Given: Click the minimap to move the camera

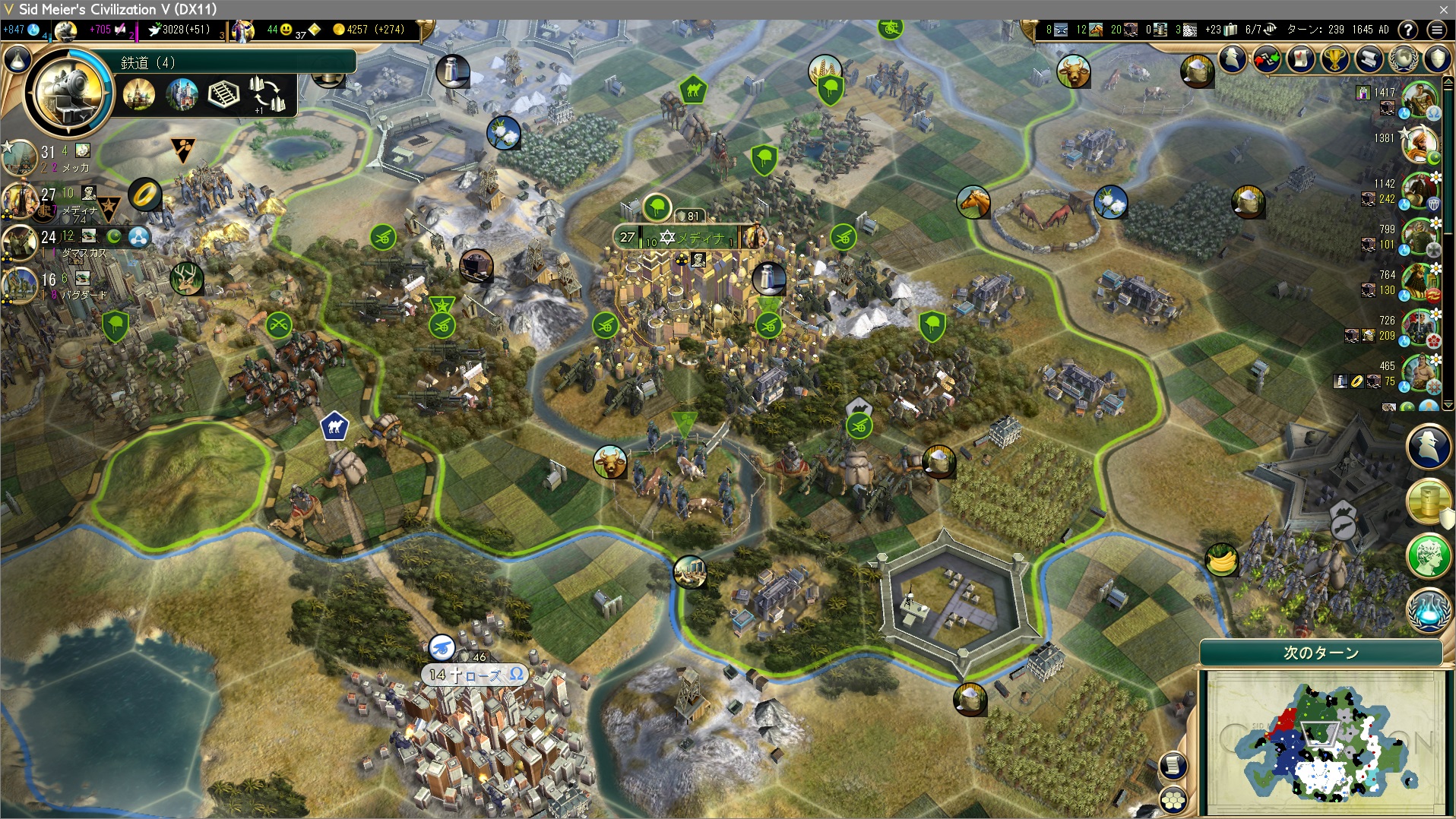Looking at the screenshot, I should click(x=1322, y=741).
